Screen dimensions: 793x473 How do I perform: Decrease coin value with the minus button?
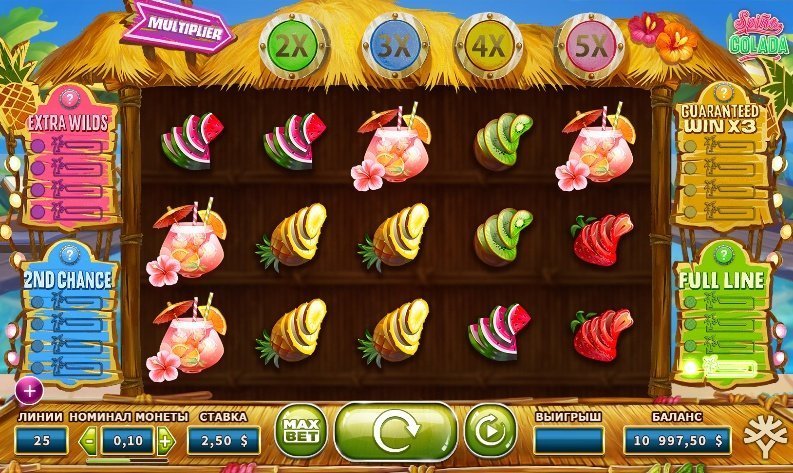[90, 440]
